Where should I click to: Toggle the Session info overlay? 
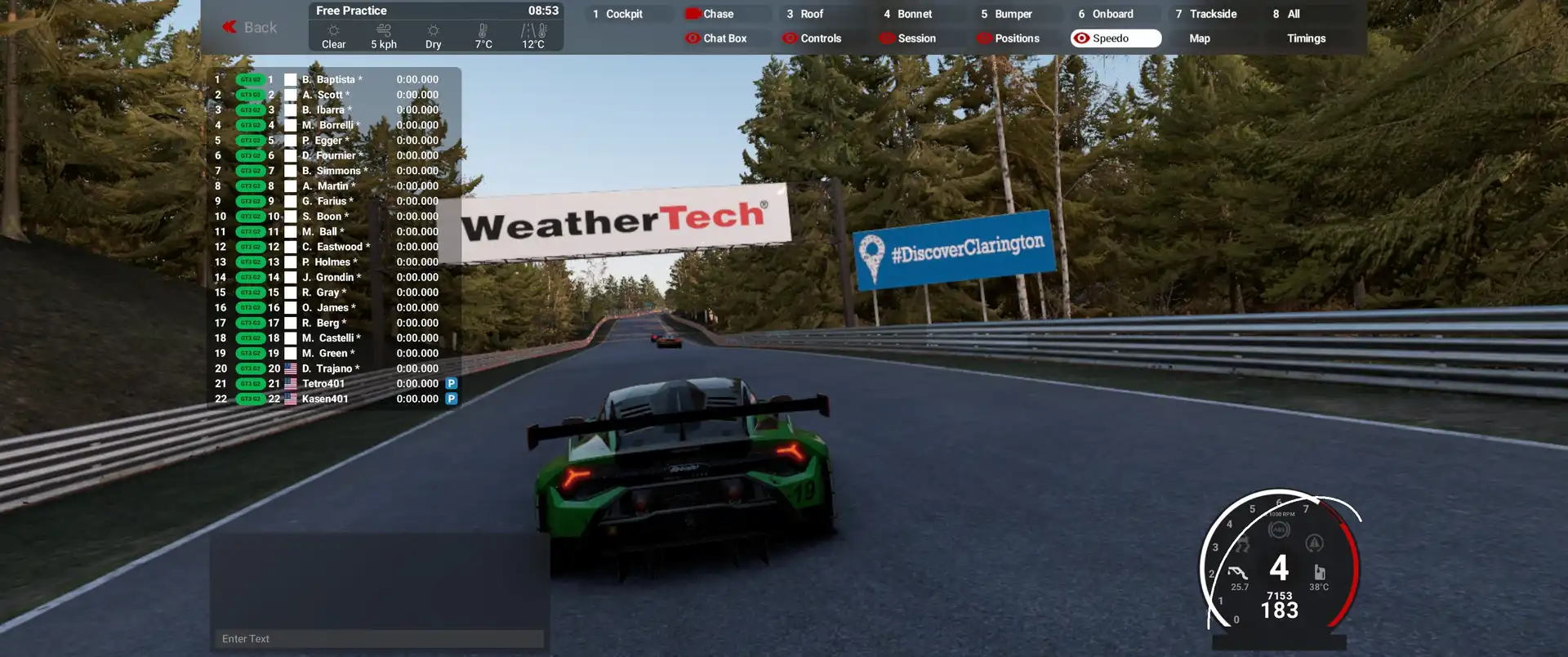[x=915, y=38]
